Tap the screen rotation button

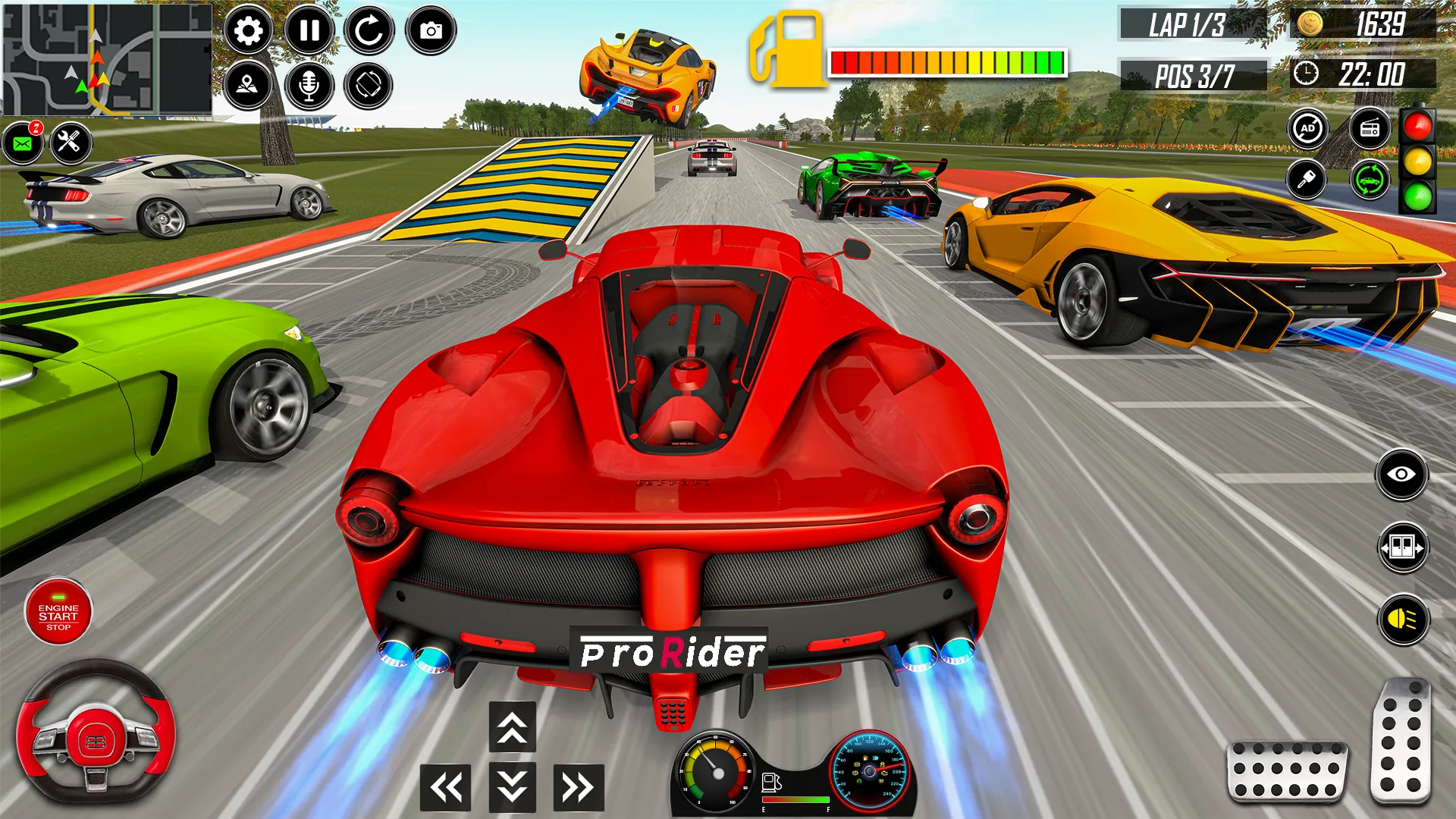coord(369,85)
